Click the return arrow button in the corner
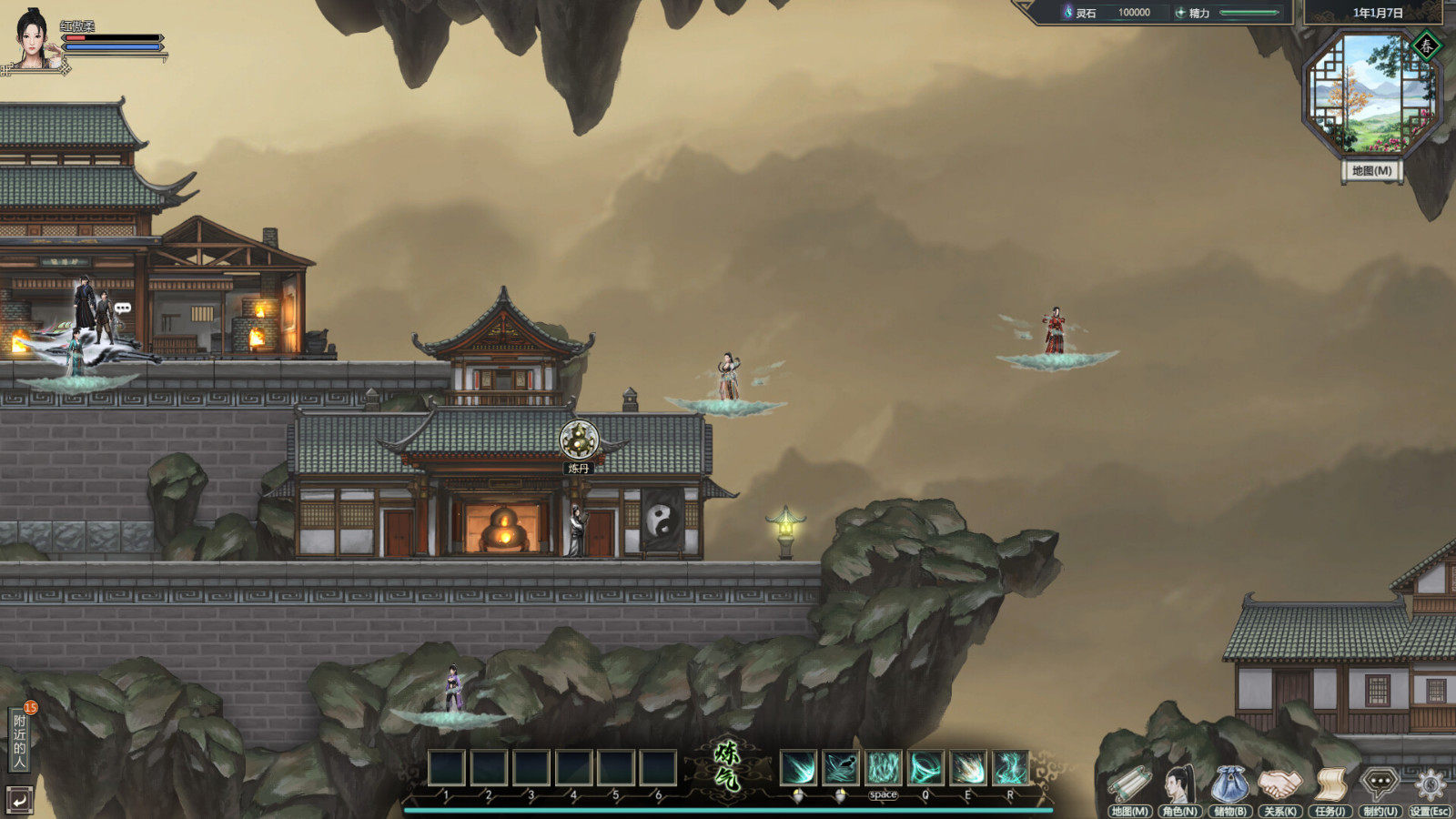 pos(19,800)
